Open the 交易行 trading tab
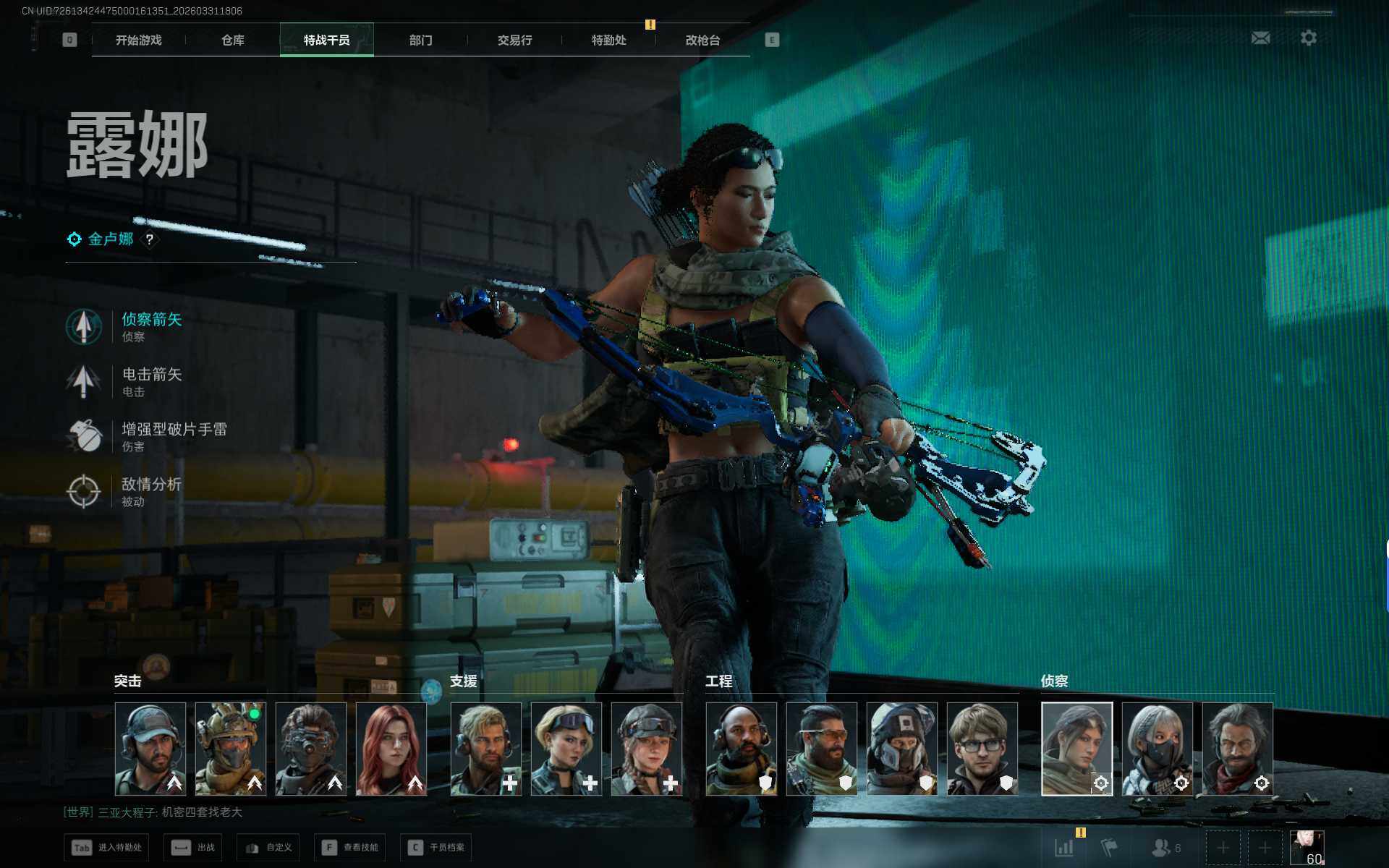Image resolution: width=1389 pixels, height=868 pixels. point(514,41)
